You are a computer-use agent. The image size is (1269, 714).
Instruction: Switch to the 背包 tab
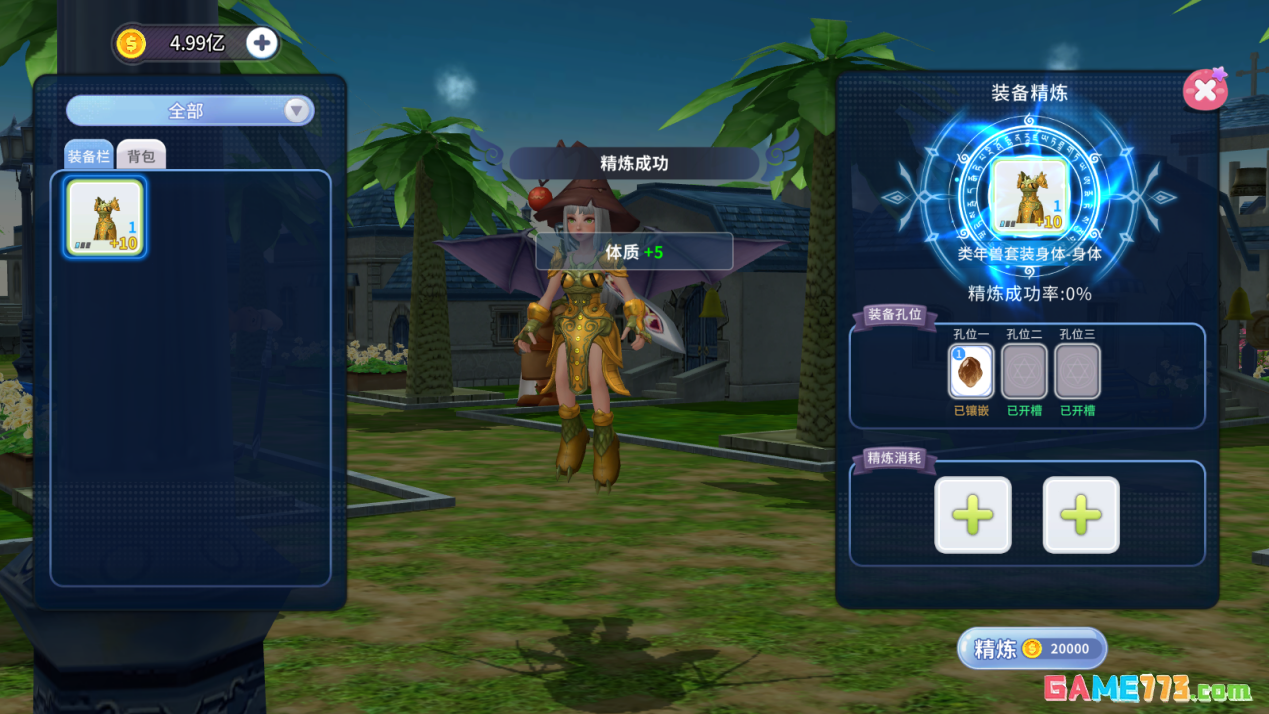pos(141,157)
